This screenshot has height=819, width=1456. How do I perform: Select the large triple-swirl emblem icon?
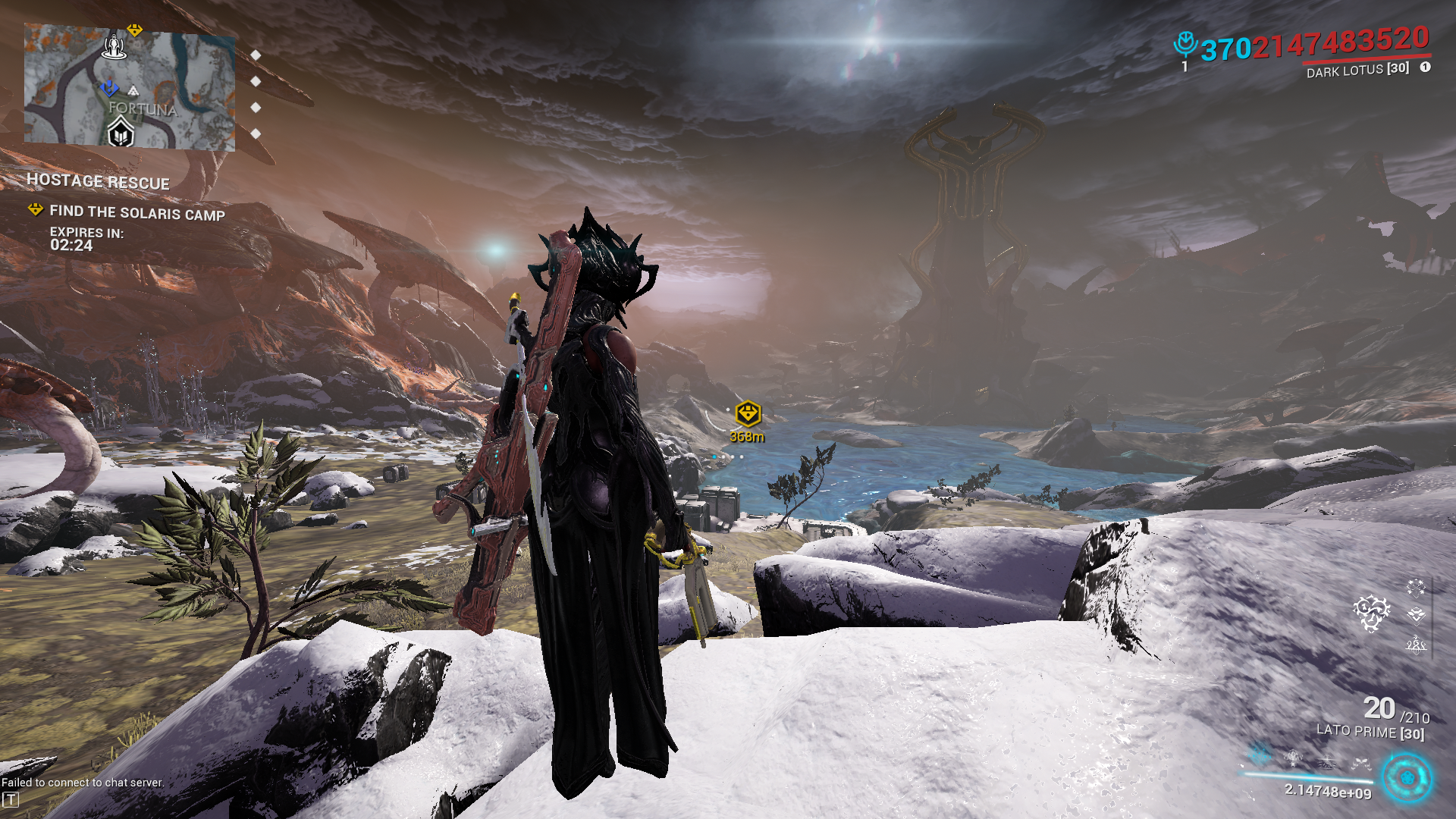pyautogui.click(x=1371, y=613)
